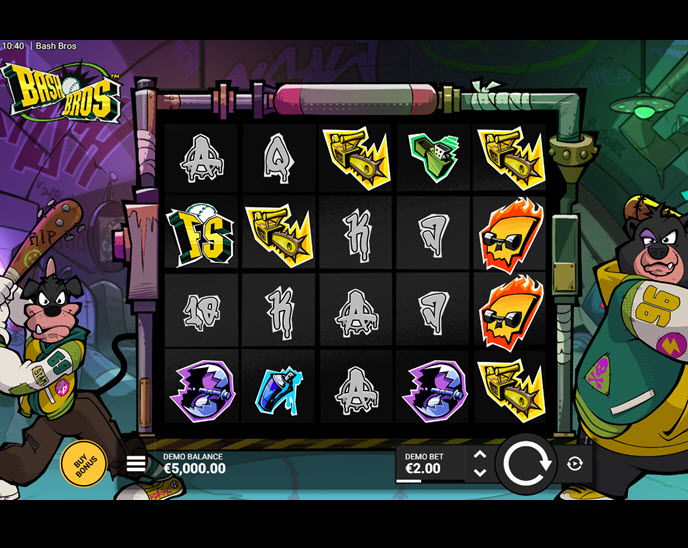Open the hamburger game menu
The image size is (688, 548).
[x=136, y=464]
